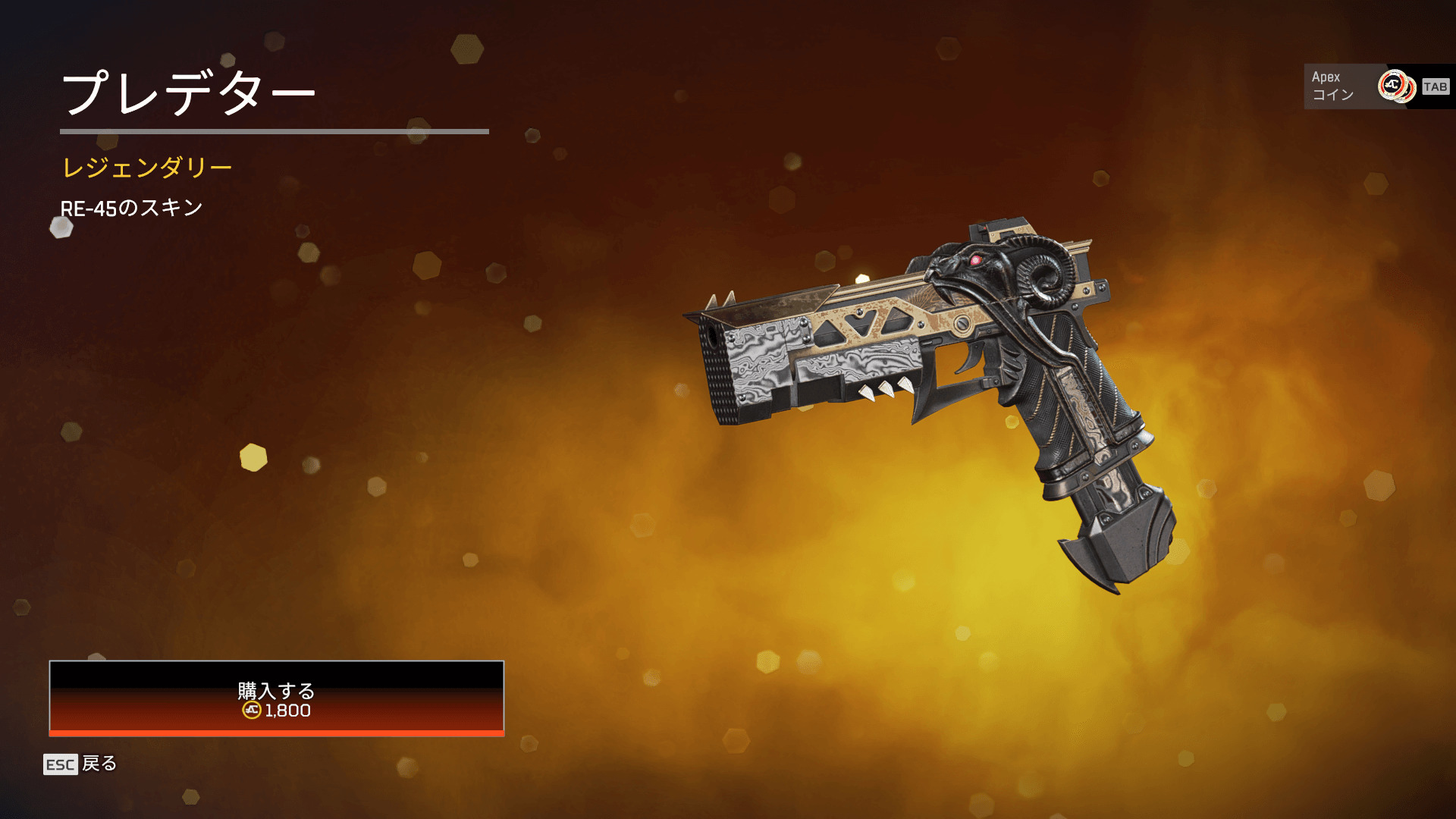Go back with the 戻る button

(x=80, y=764)
